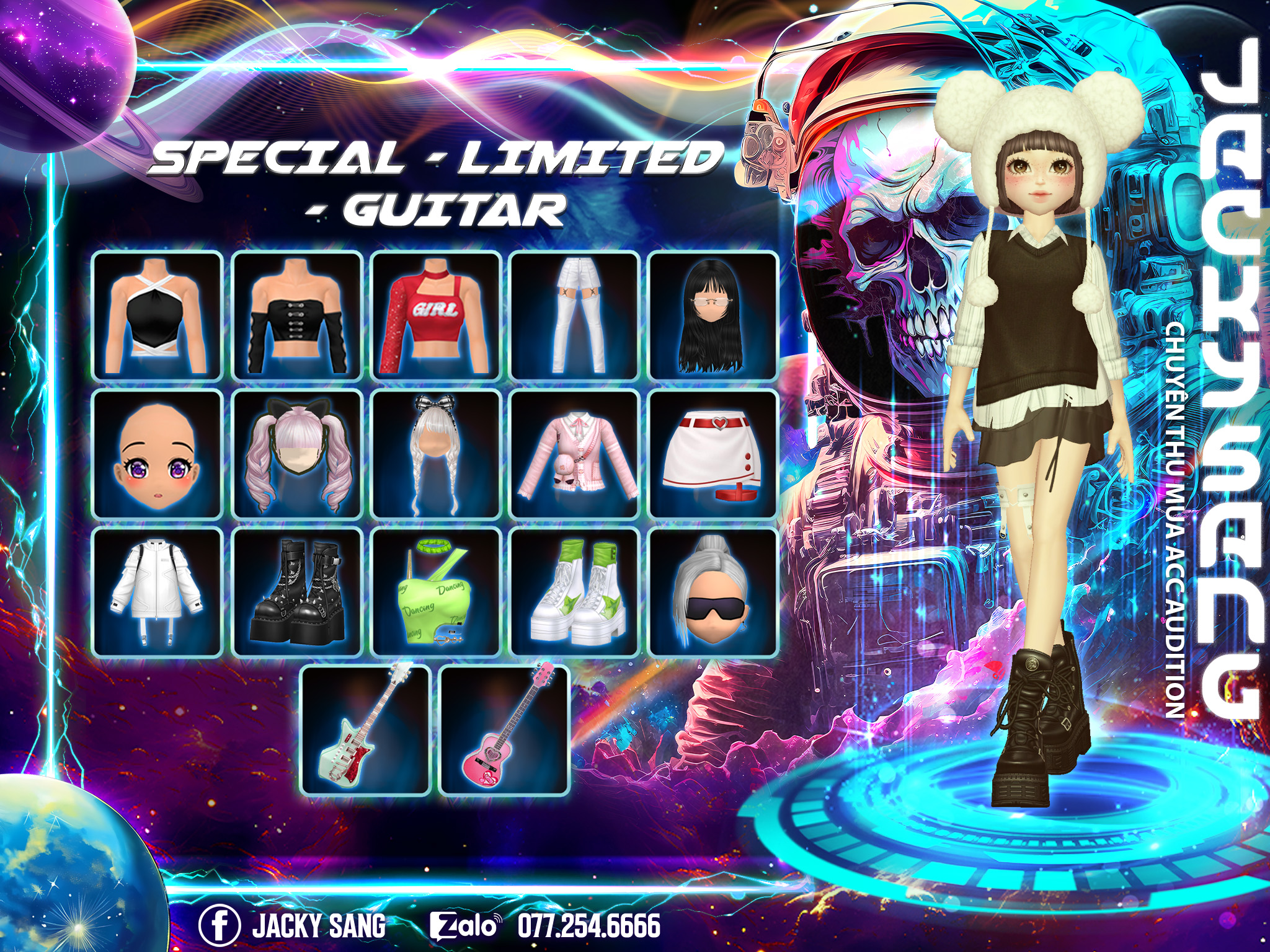Pick the red GIRL crop top

tap(436, 316)
